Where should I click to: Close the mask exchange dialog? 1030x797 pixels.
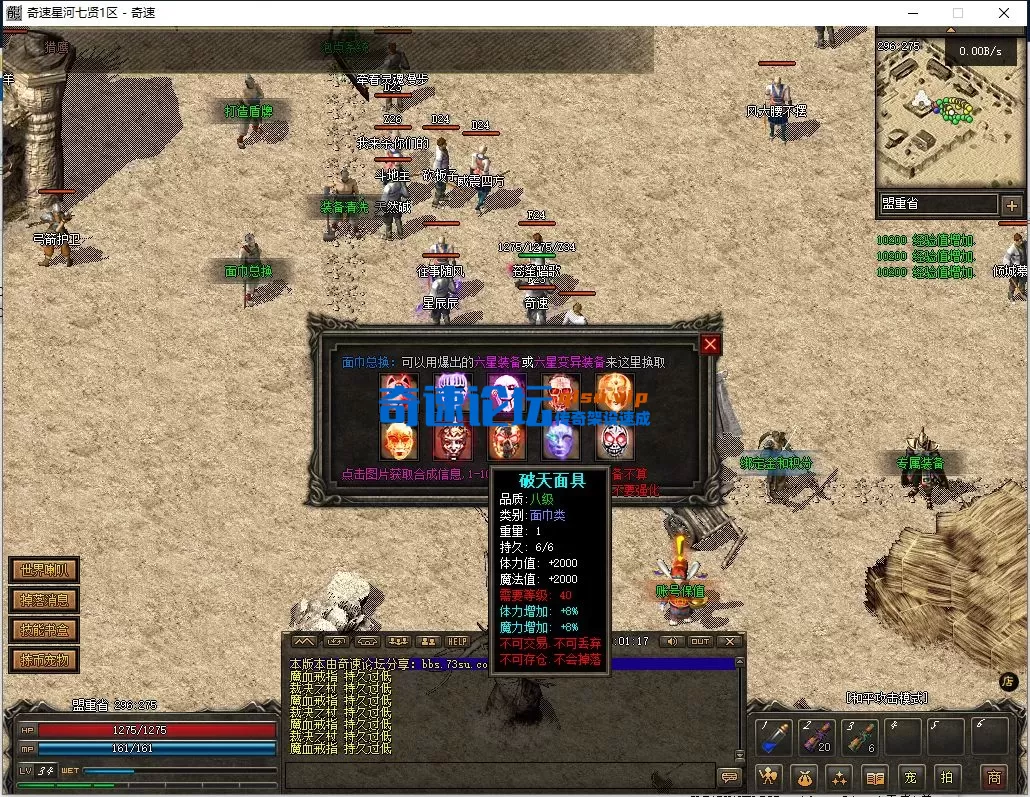point(710,345)
